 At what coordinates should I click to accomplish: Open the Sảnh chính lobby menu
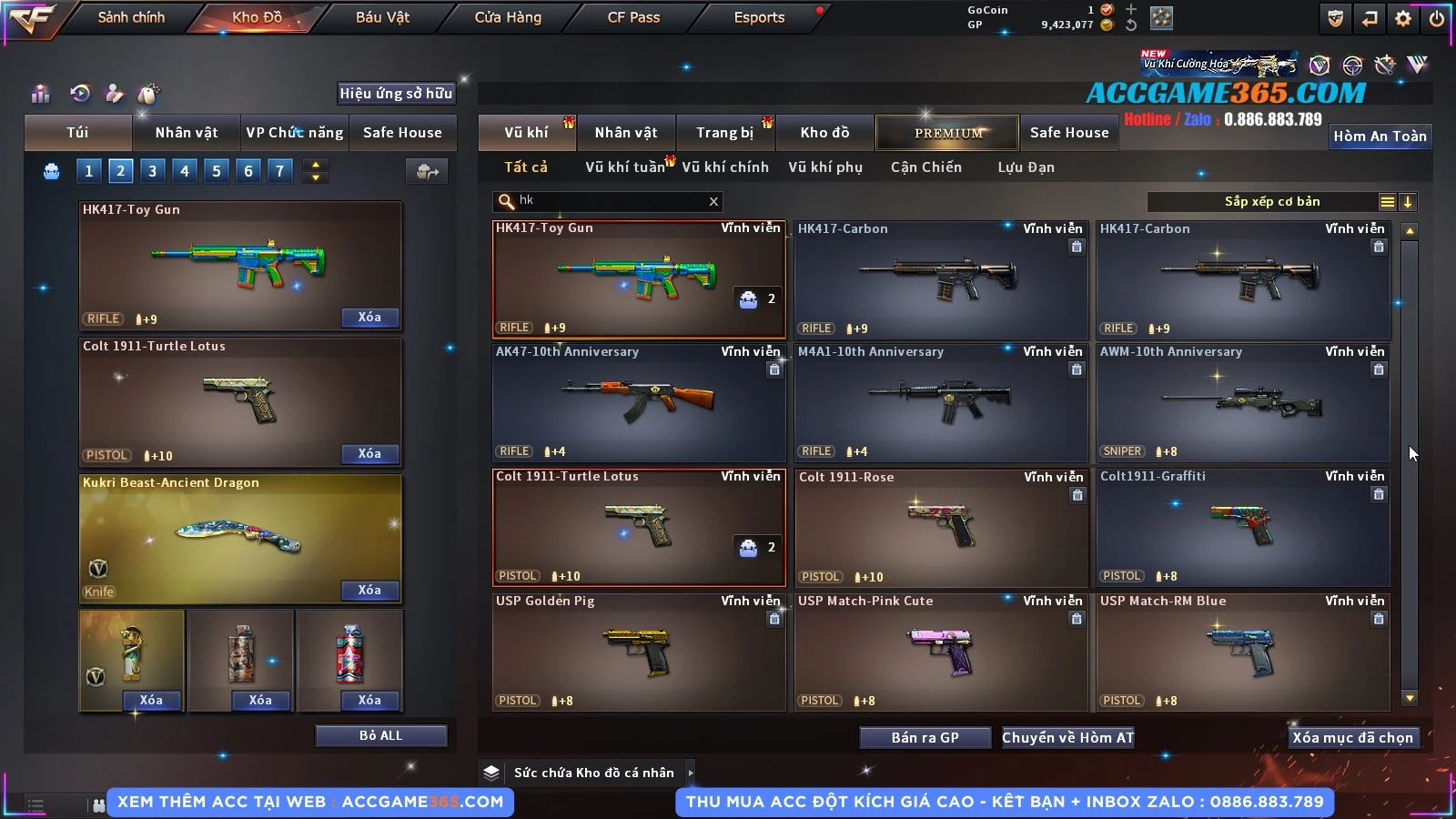131,17
